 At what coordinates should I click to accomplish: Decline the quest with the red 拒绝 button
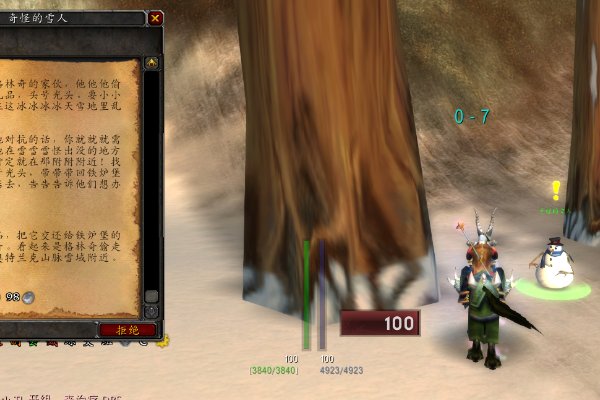pyautogui.click(x=128, y=329)
